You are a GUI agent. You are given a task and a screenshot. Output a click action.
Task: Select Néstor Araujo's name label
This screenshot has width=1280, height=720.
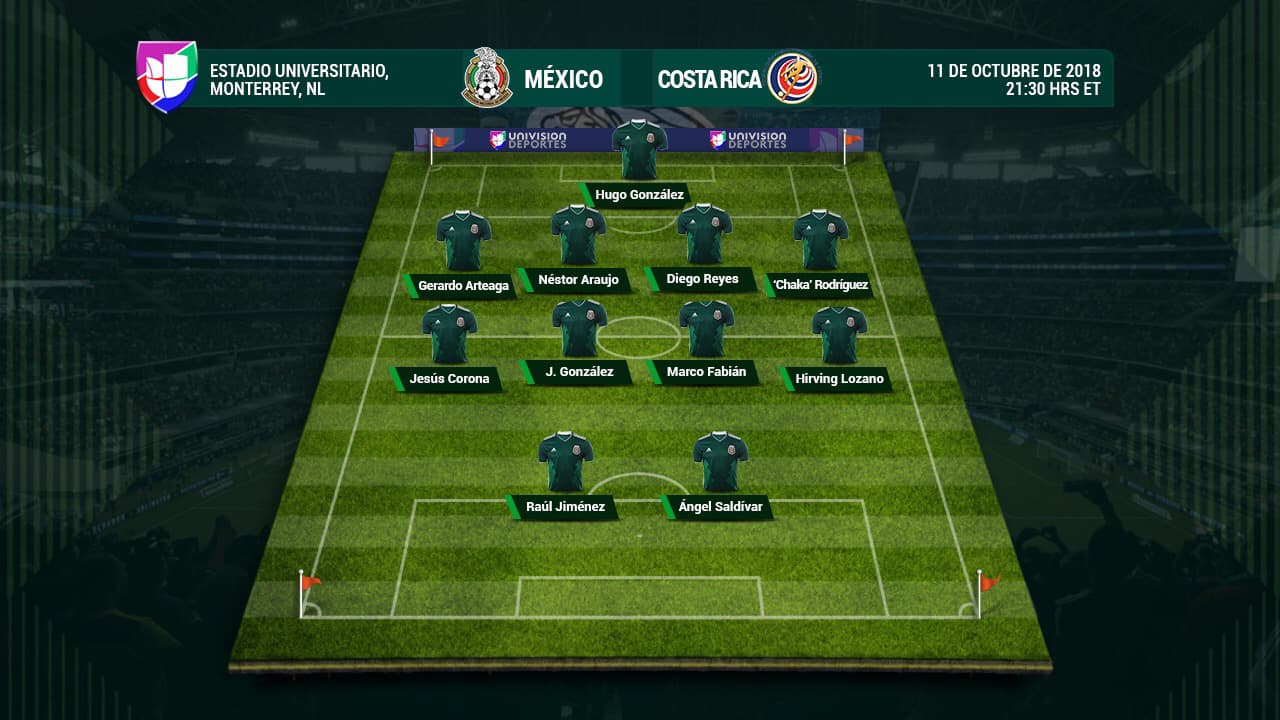pos(578,280)
